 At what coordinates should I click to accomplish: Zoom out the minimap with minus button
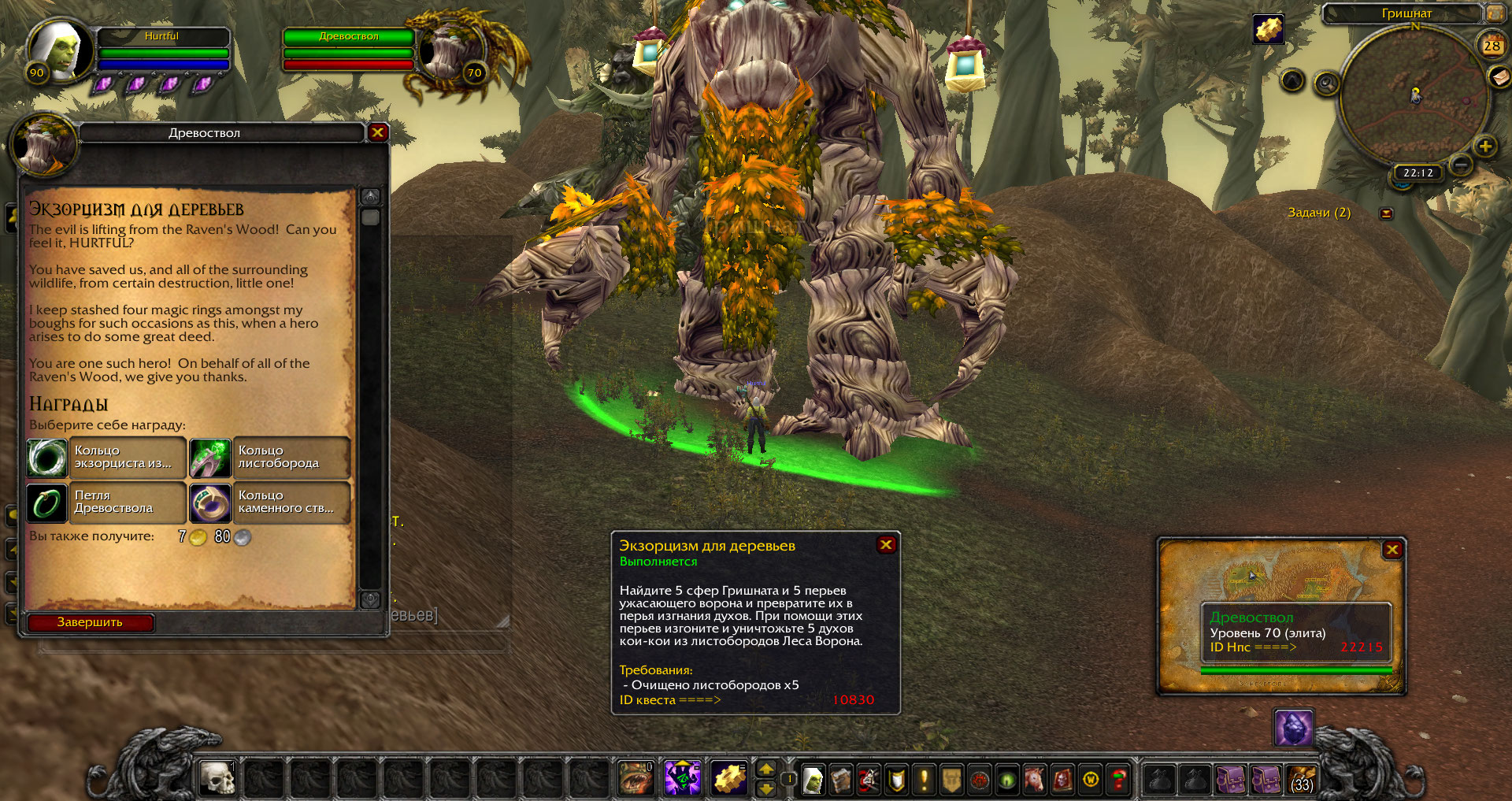[x=1461, y=165]
